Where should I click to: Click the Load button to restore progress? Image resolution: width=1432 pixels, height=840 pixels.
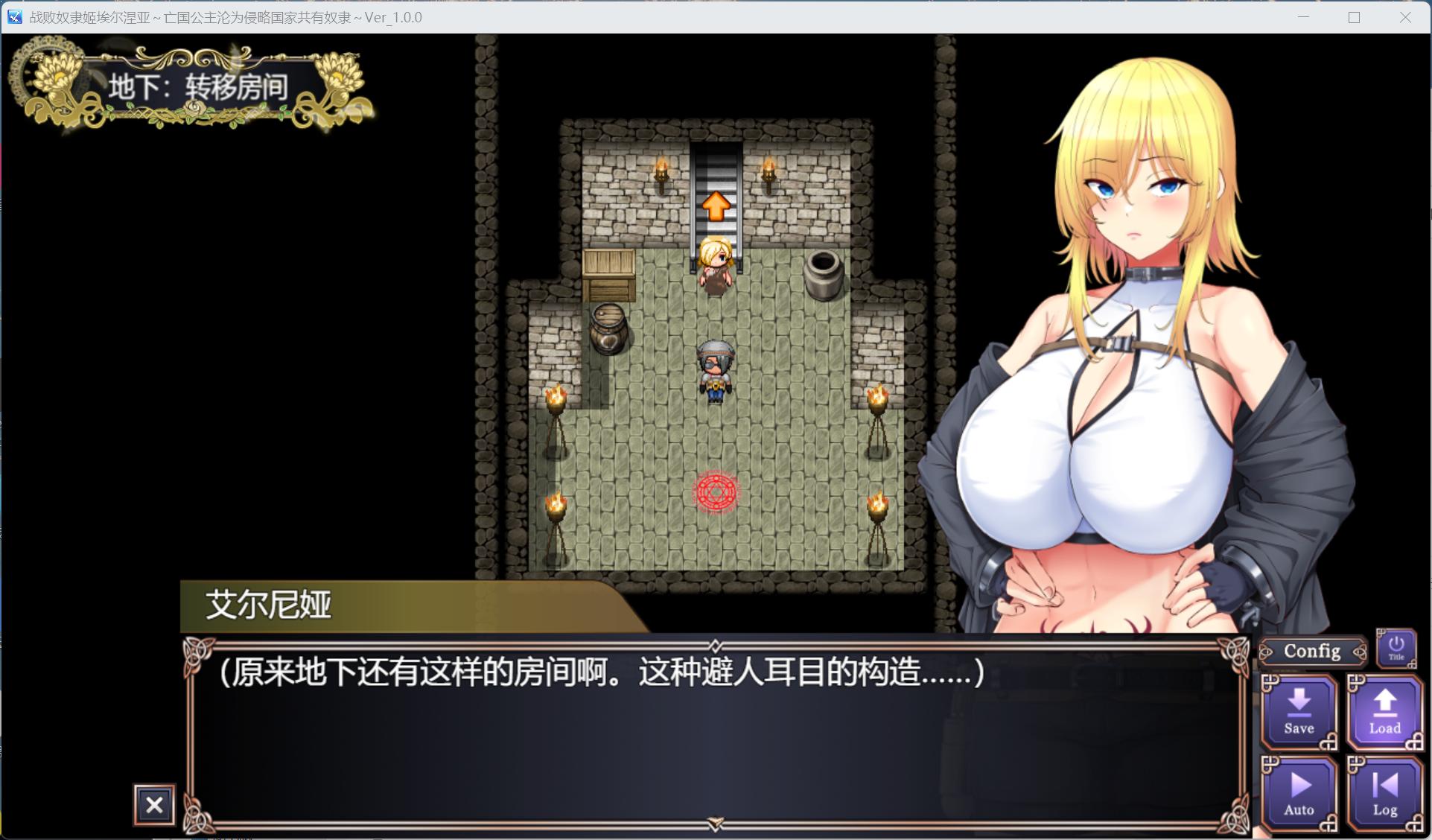click(x=1384, y=713)
